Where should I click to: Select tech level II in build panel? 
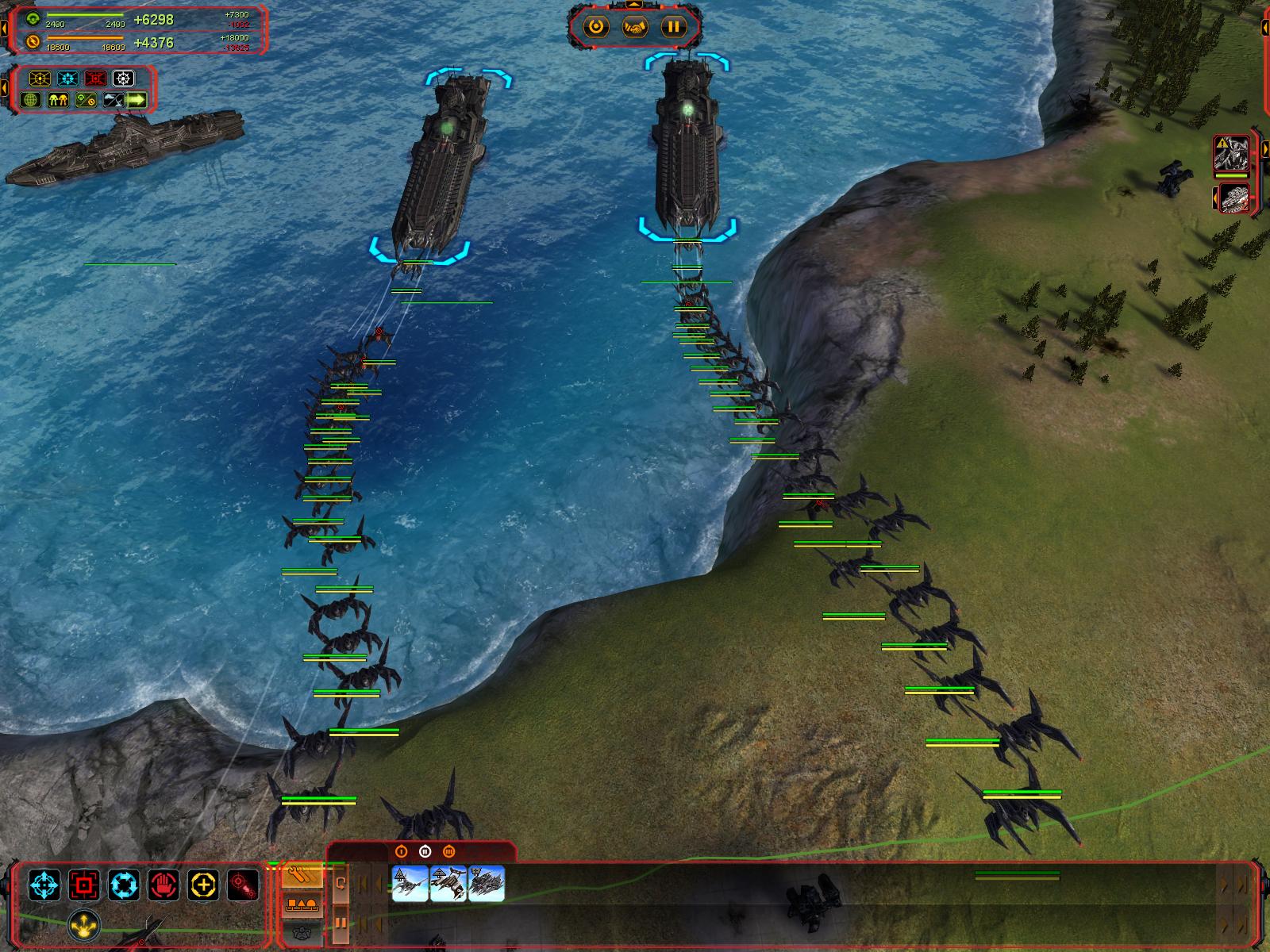(425, 851)
